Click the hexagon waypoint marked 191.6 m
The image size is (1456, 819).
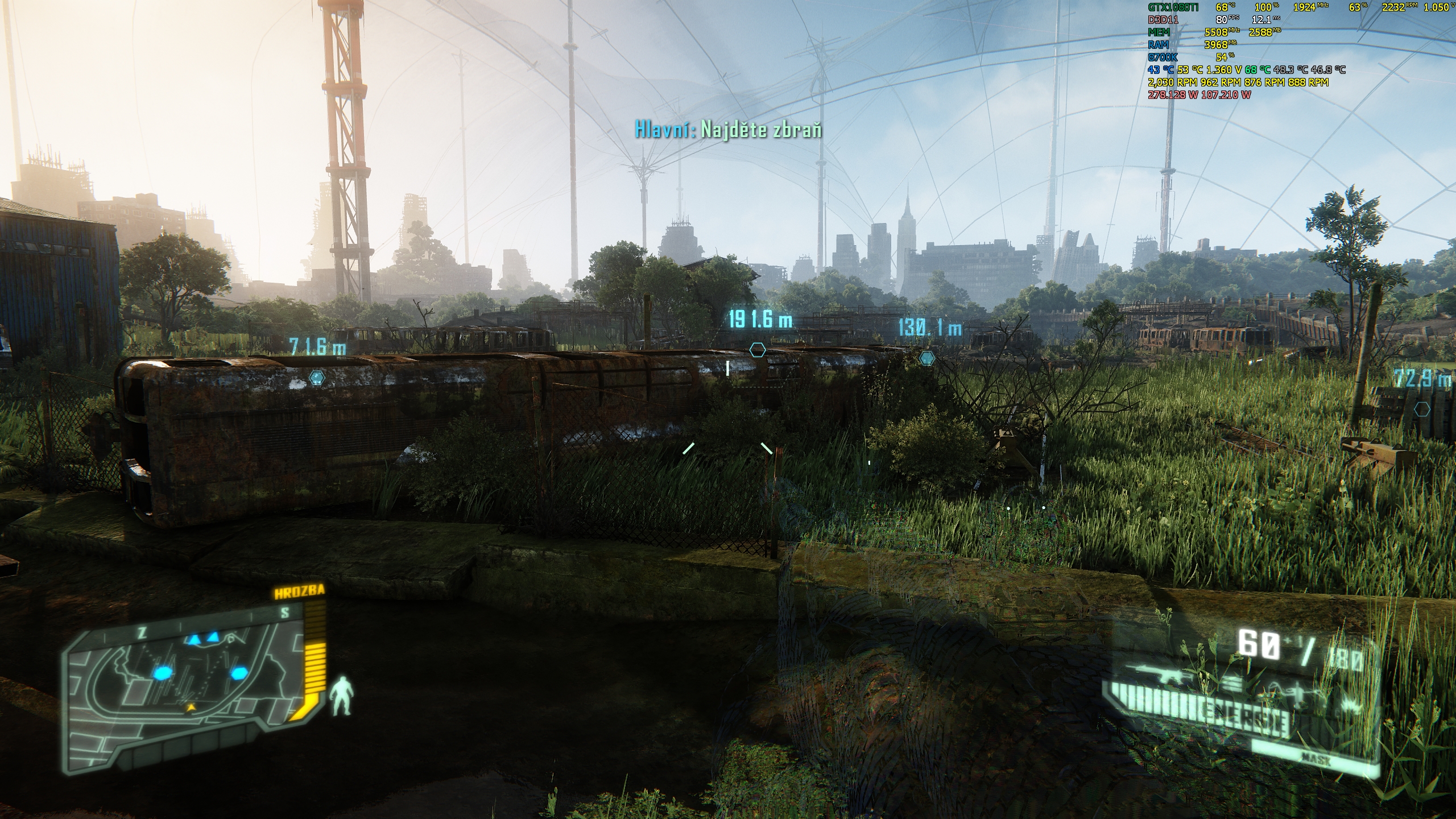click(757, 350)
